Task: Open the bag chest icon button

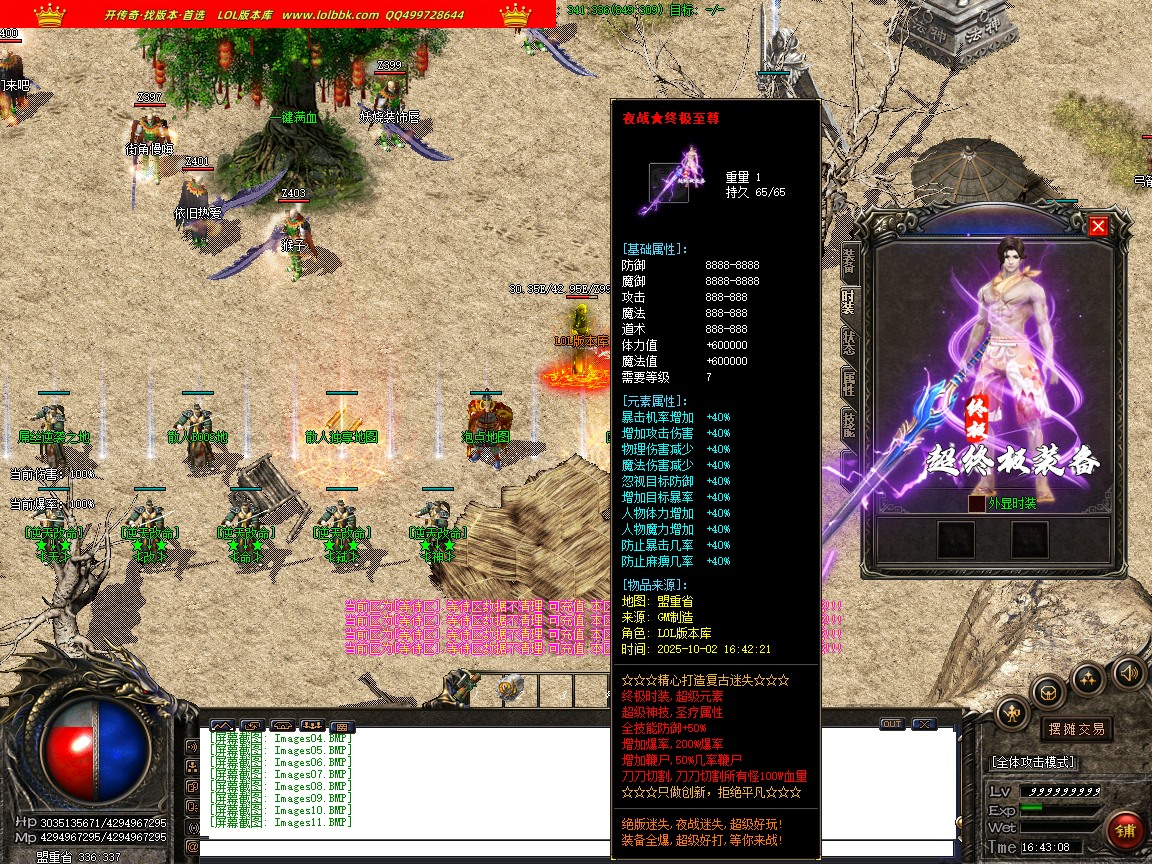Action: click(1048, 690)
